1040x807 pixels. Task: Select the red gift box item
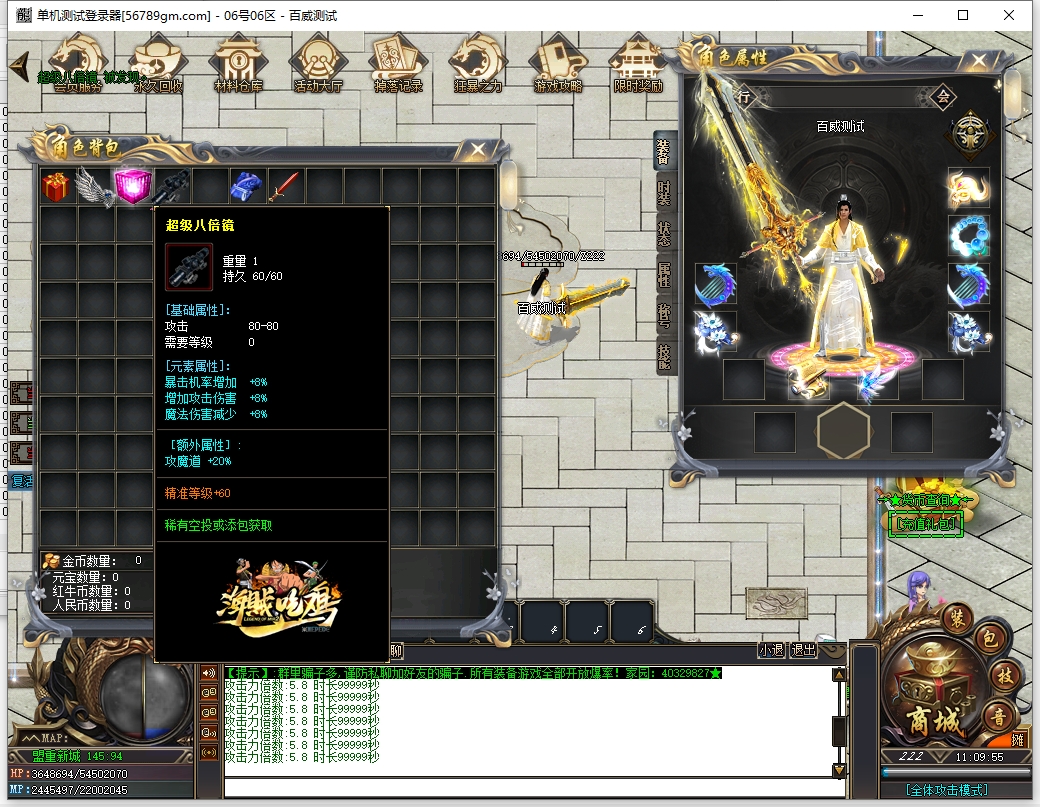pos(57,186)
